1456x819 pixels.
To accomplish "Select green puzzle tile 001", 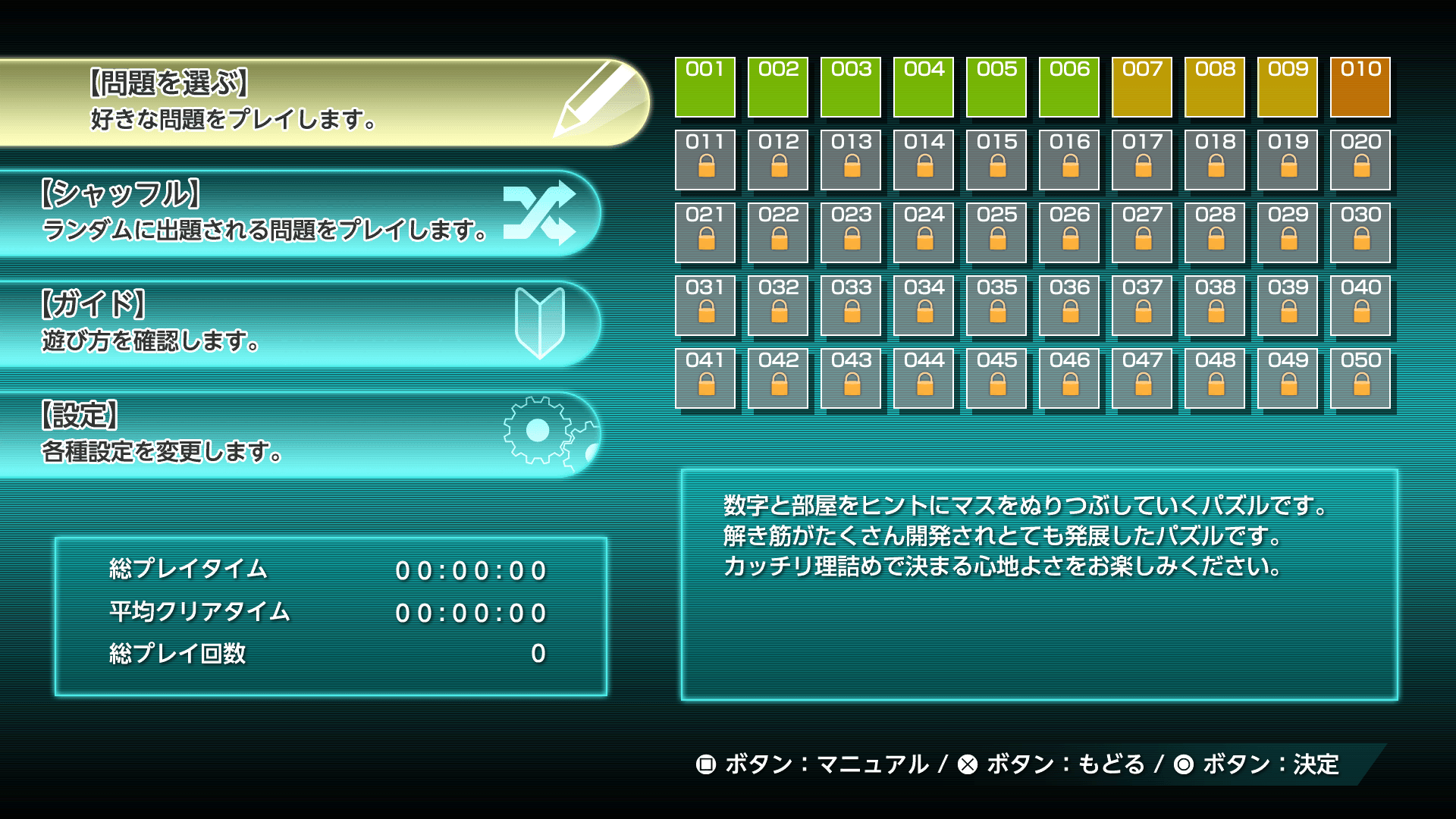I will pyautogui.click(x=704, y=87).
